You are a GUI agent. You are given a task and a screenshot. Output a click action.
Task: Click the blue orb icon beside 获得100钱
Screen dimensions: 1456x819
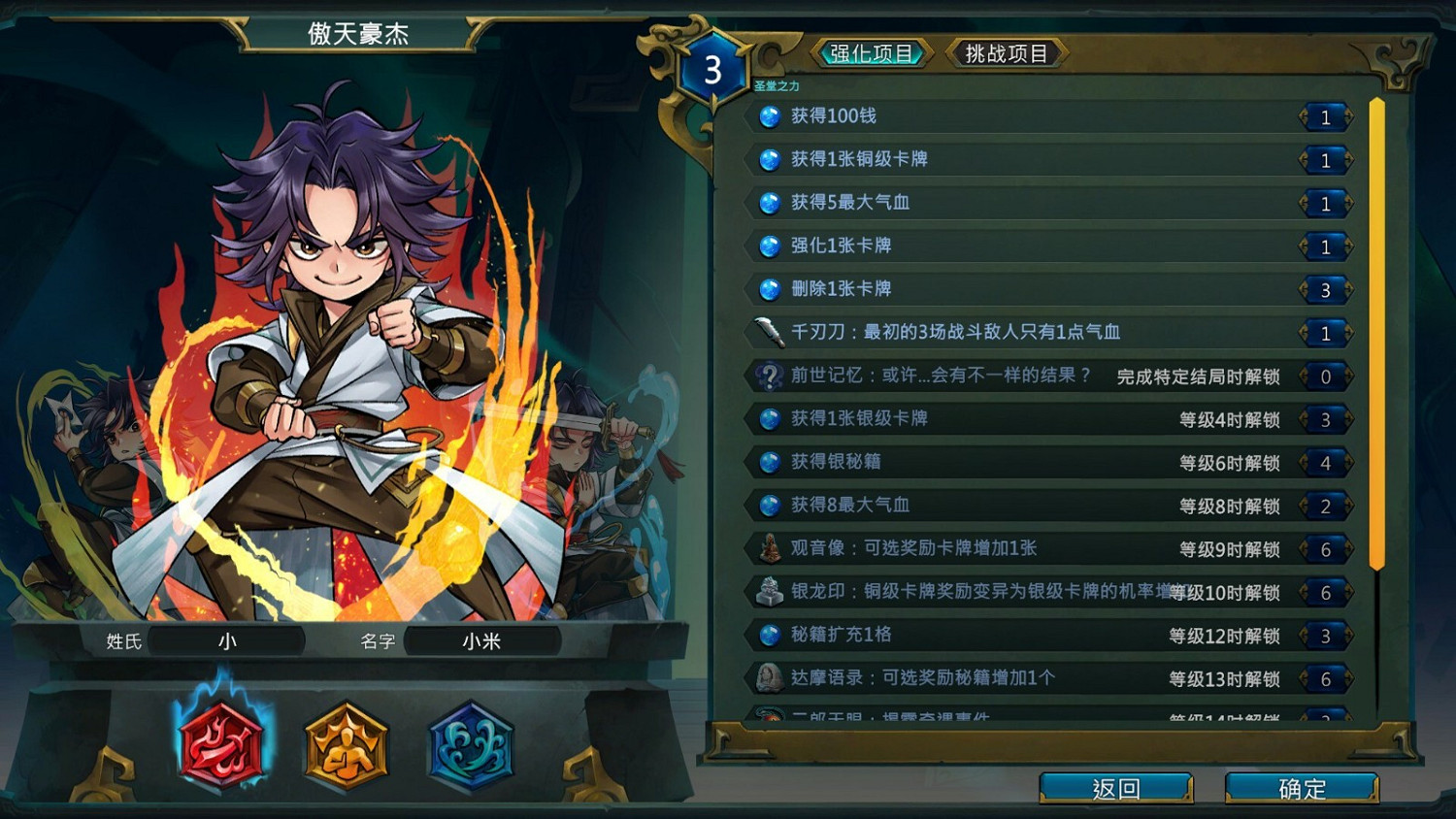(768, 116)
